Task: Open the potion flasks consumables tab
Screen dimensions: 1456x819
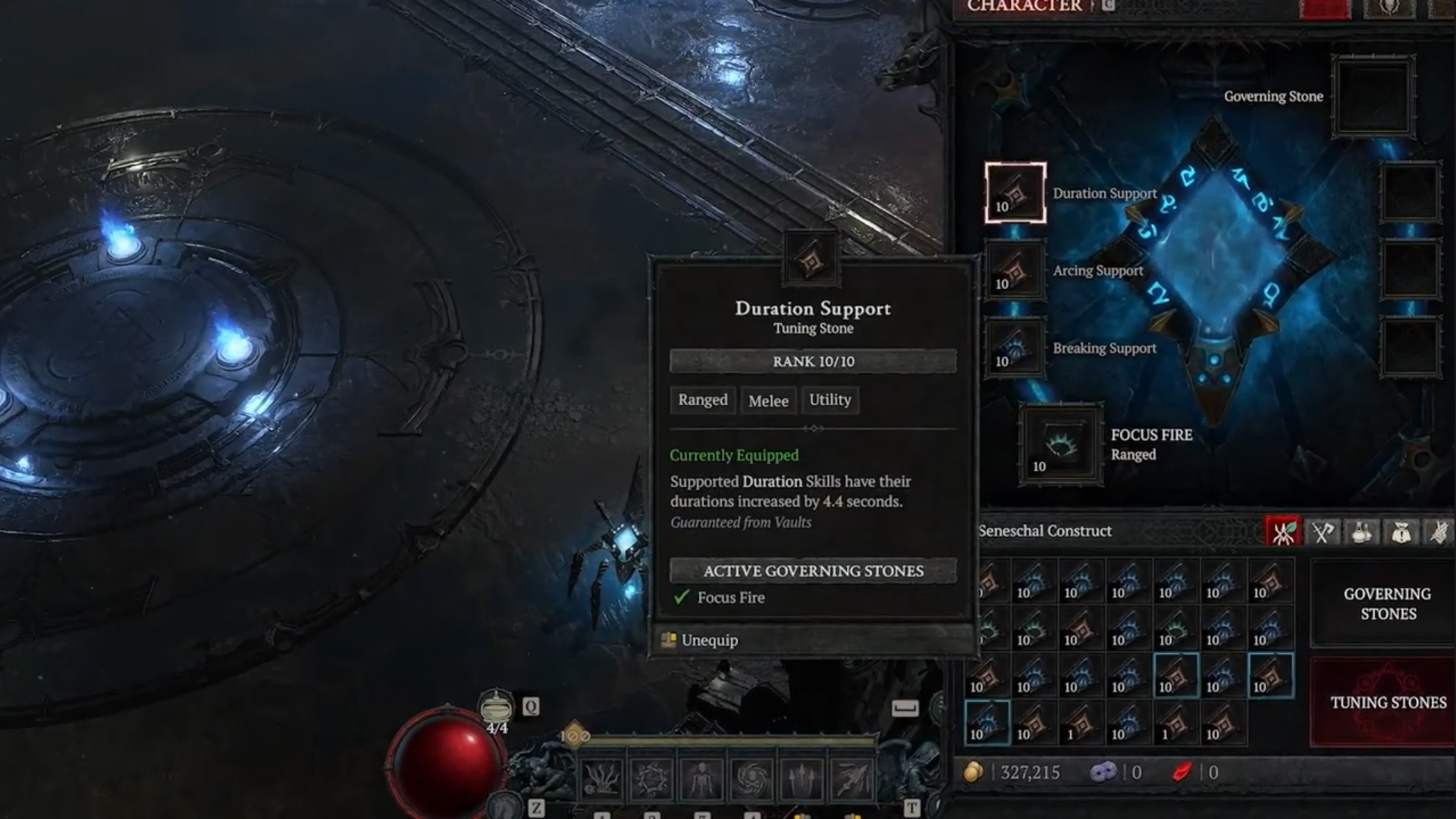Action: (x=1361, y=532)
